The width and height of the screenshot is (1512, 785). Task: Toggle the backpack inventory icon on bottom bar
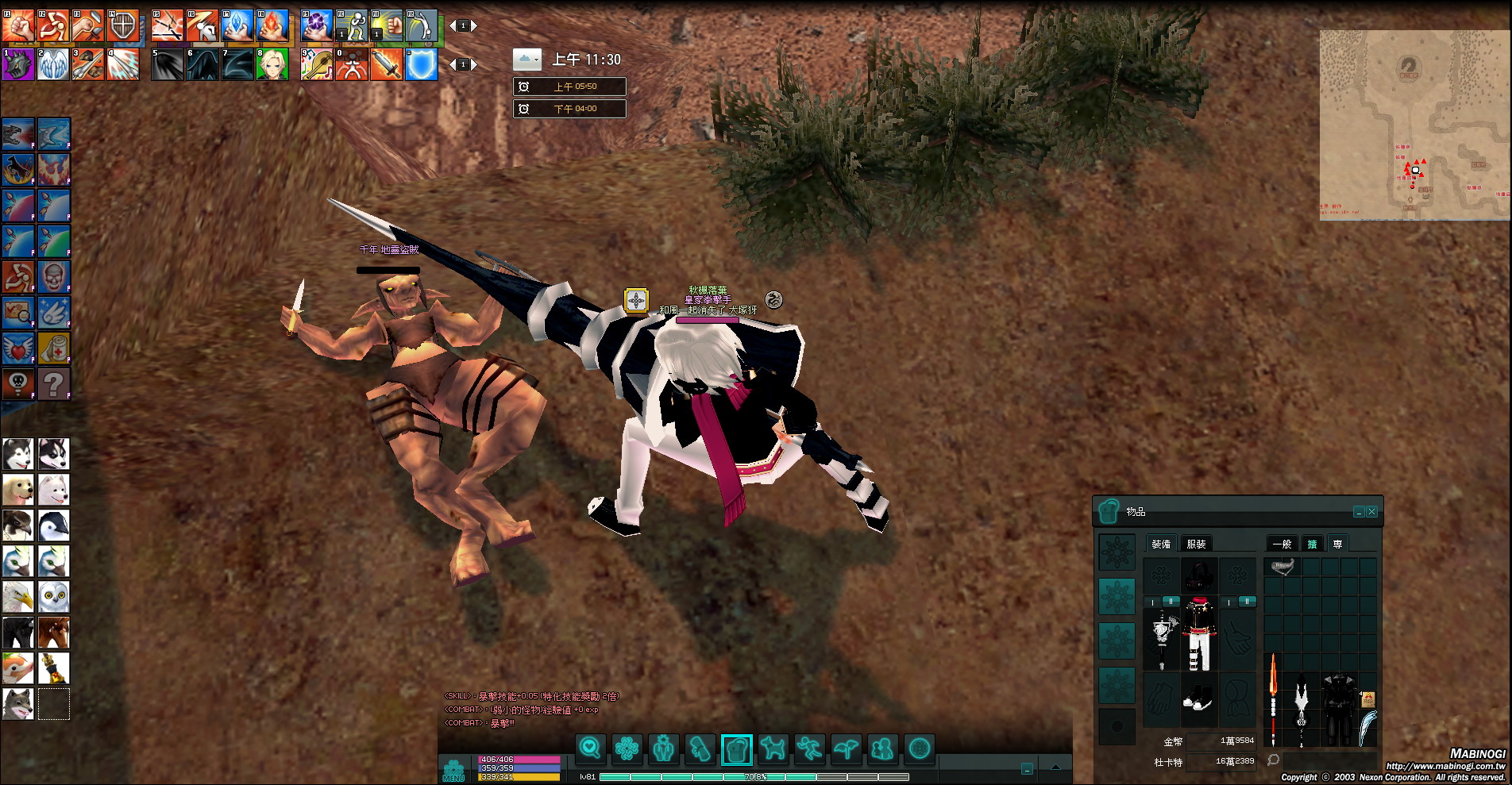tap(736, 748)
